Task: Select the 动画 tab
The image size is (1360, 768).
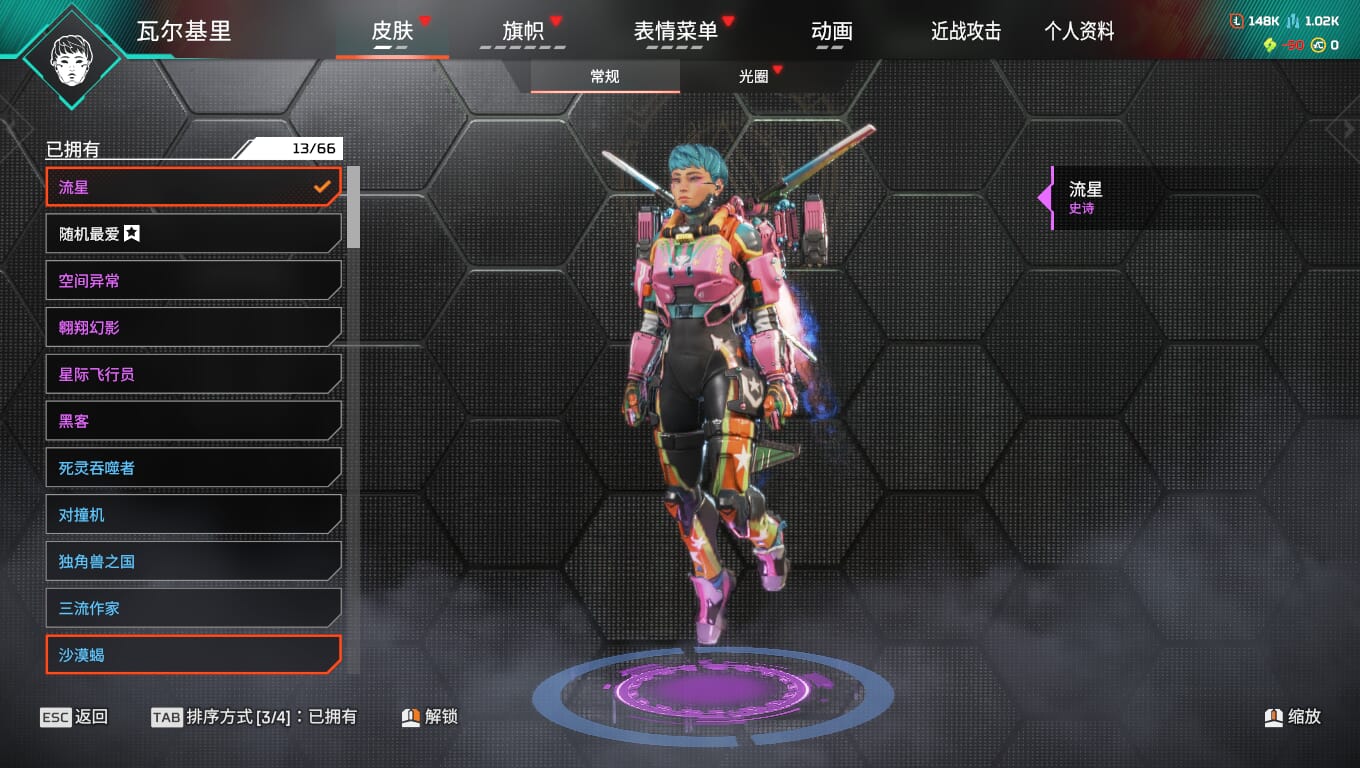Action: point(831,31)
